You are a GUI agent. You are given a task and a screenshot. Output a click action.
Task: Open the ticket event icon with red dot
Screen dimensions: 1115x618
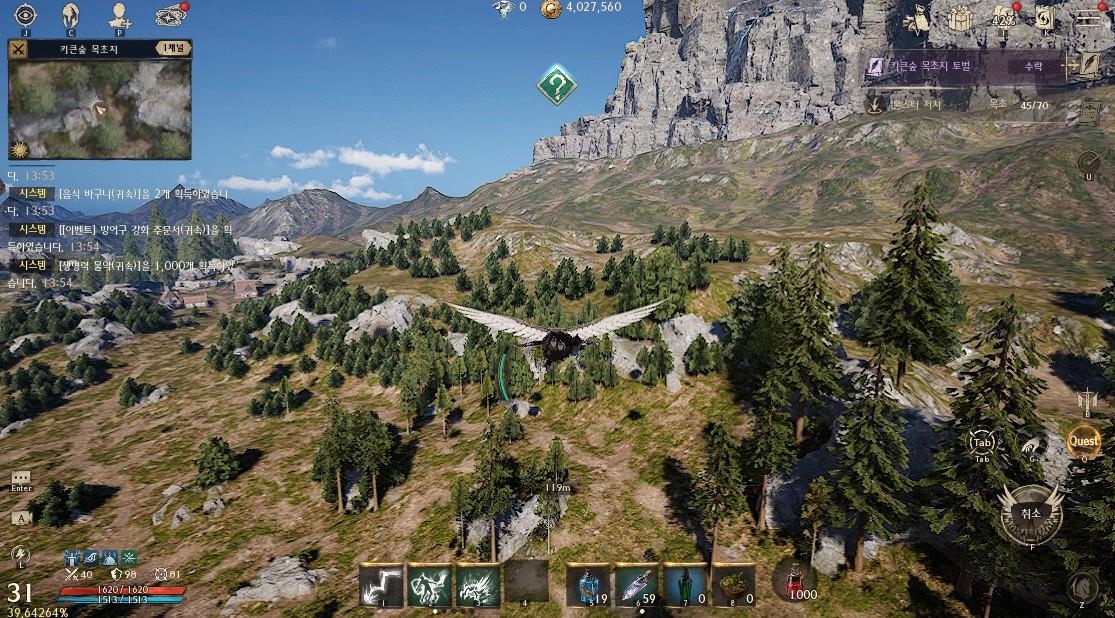pyautogui.click(x=170, y=15)
